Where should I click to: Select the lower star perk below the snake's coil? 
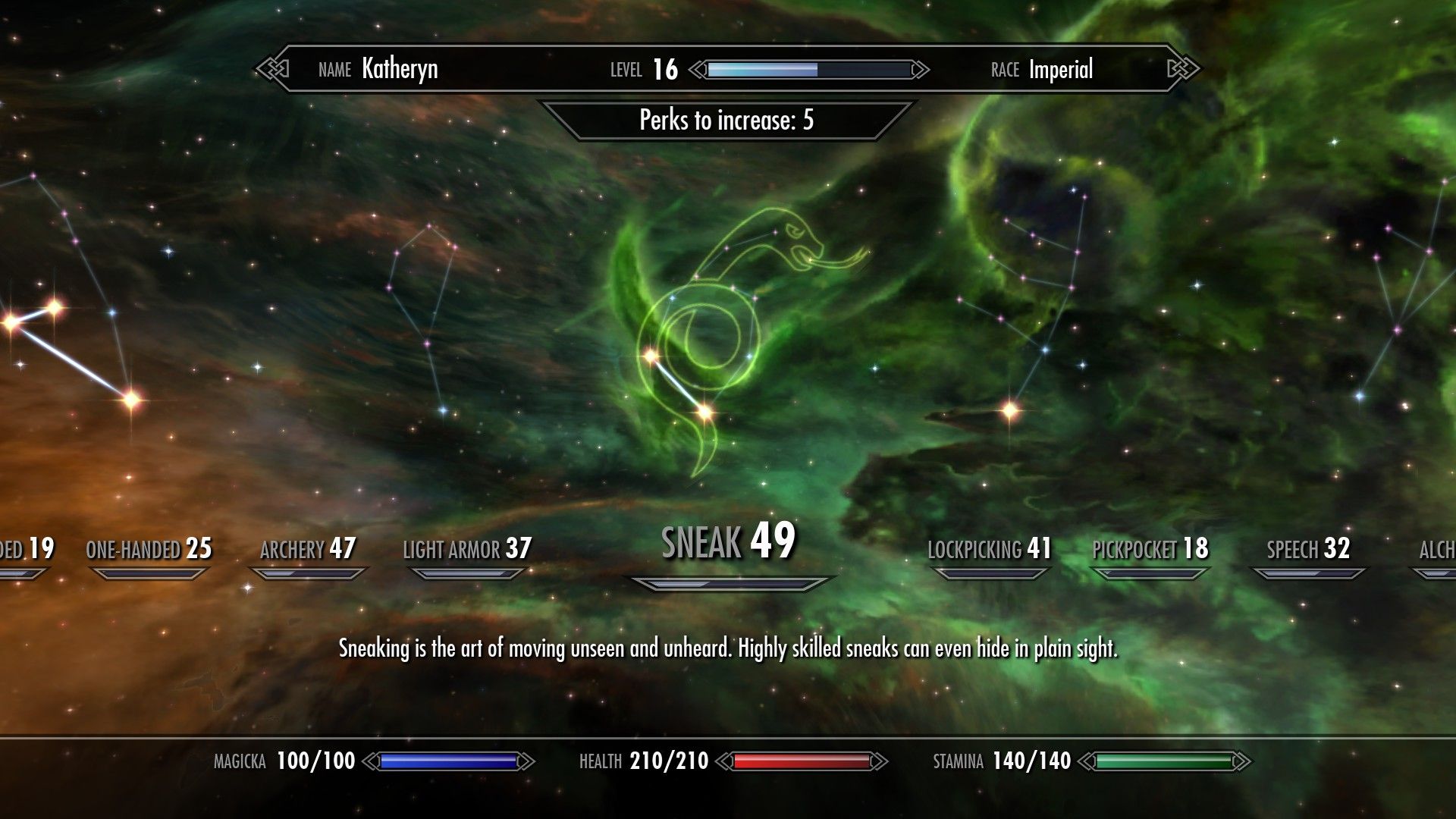(x=704, y=413)
